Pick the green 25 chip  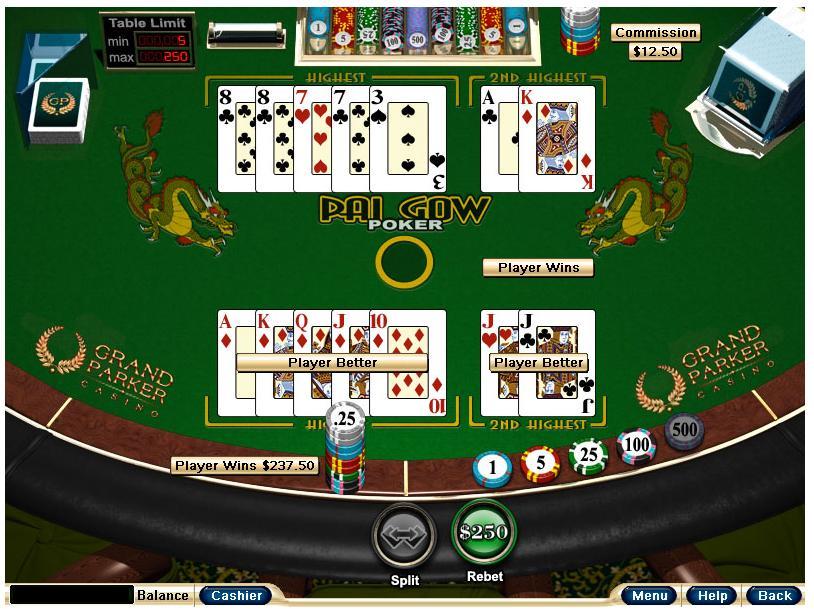pos(588,456)
